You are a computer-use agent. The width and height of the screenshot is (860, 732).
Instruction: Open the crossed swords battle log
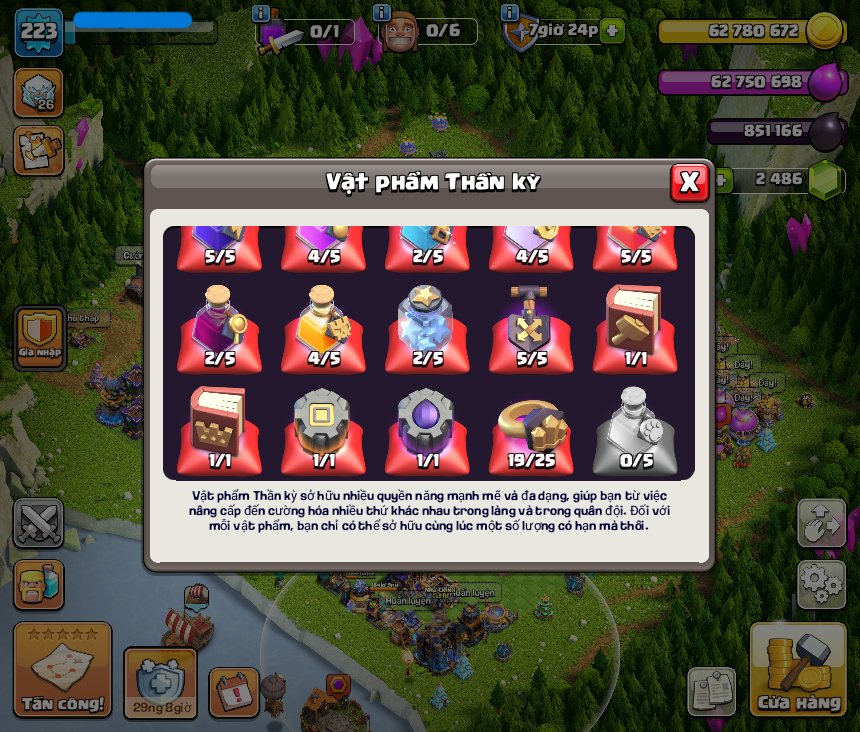38,523
